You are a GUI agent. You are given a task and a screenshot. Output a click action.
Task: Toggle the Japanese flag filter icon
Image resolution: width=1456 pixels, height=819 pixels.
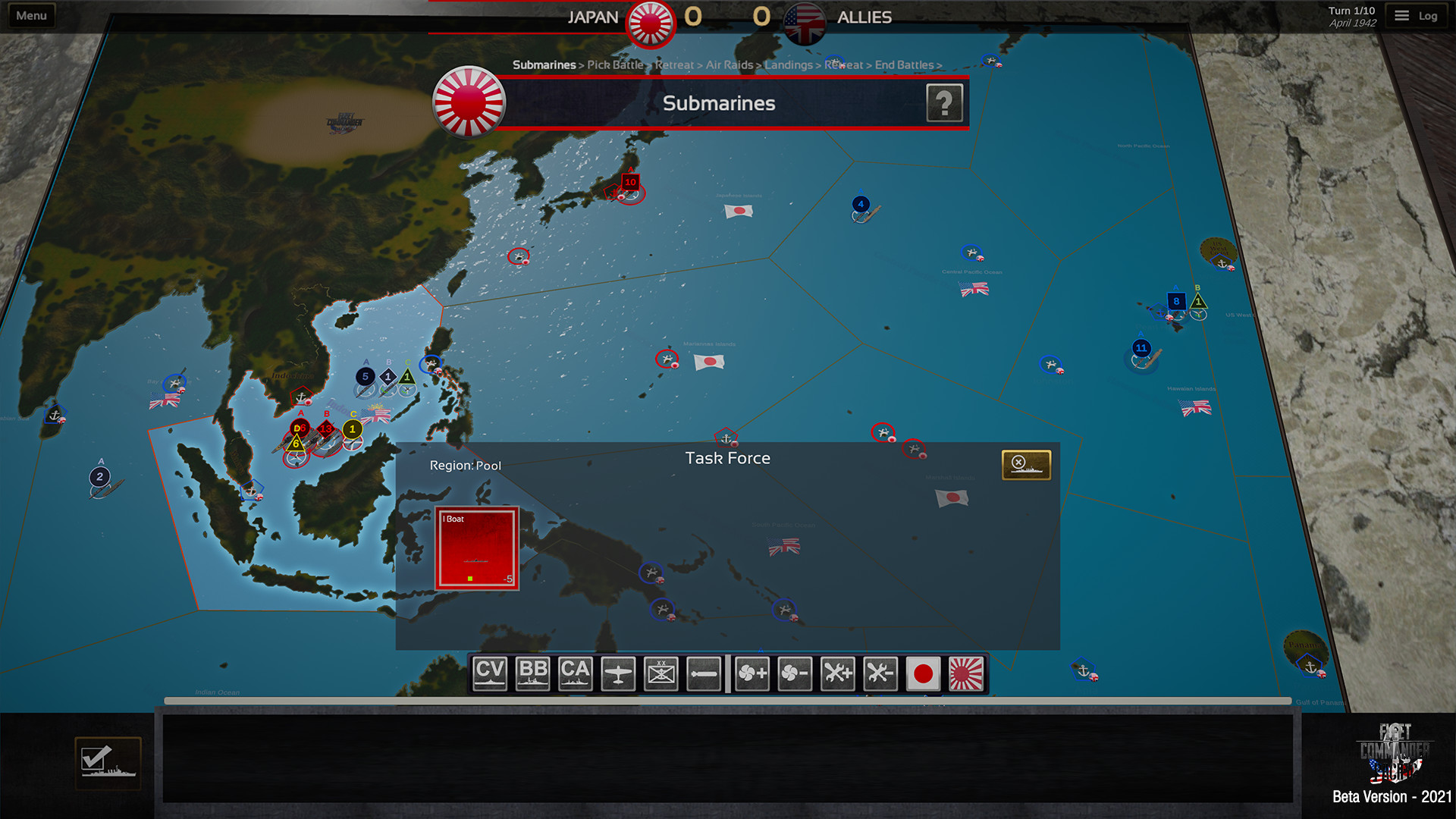924,673
